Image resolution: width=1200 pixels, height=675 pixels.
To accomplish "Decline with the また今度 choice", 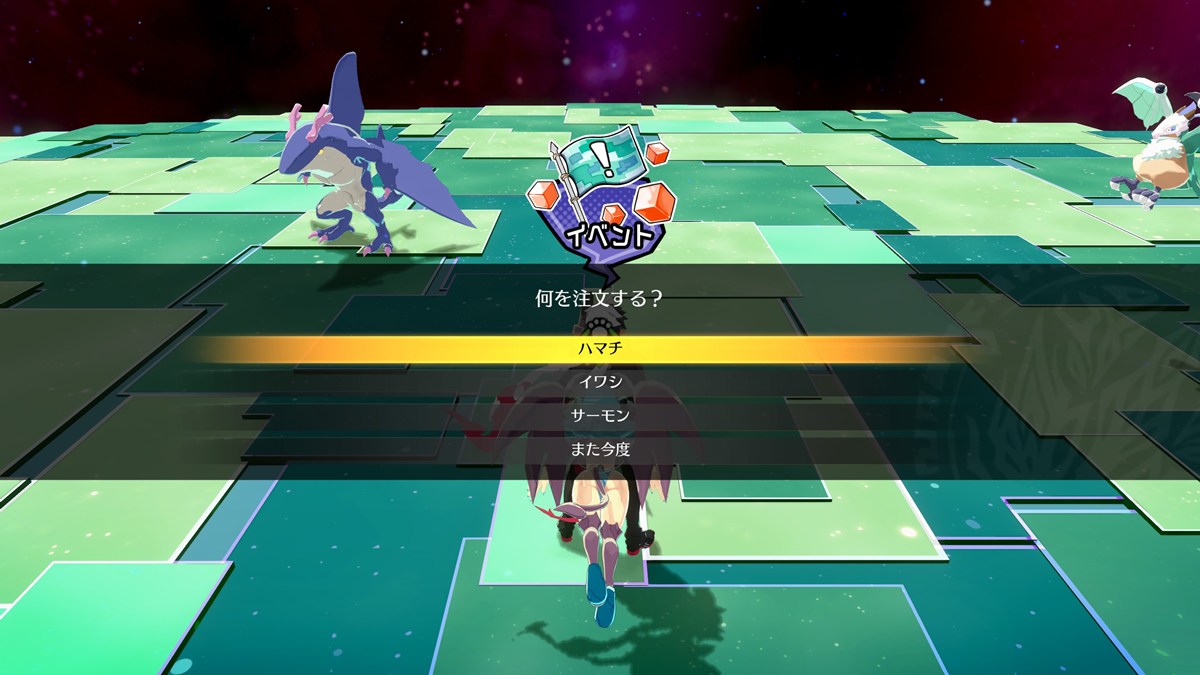I will click(x=600, y=449).
